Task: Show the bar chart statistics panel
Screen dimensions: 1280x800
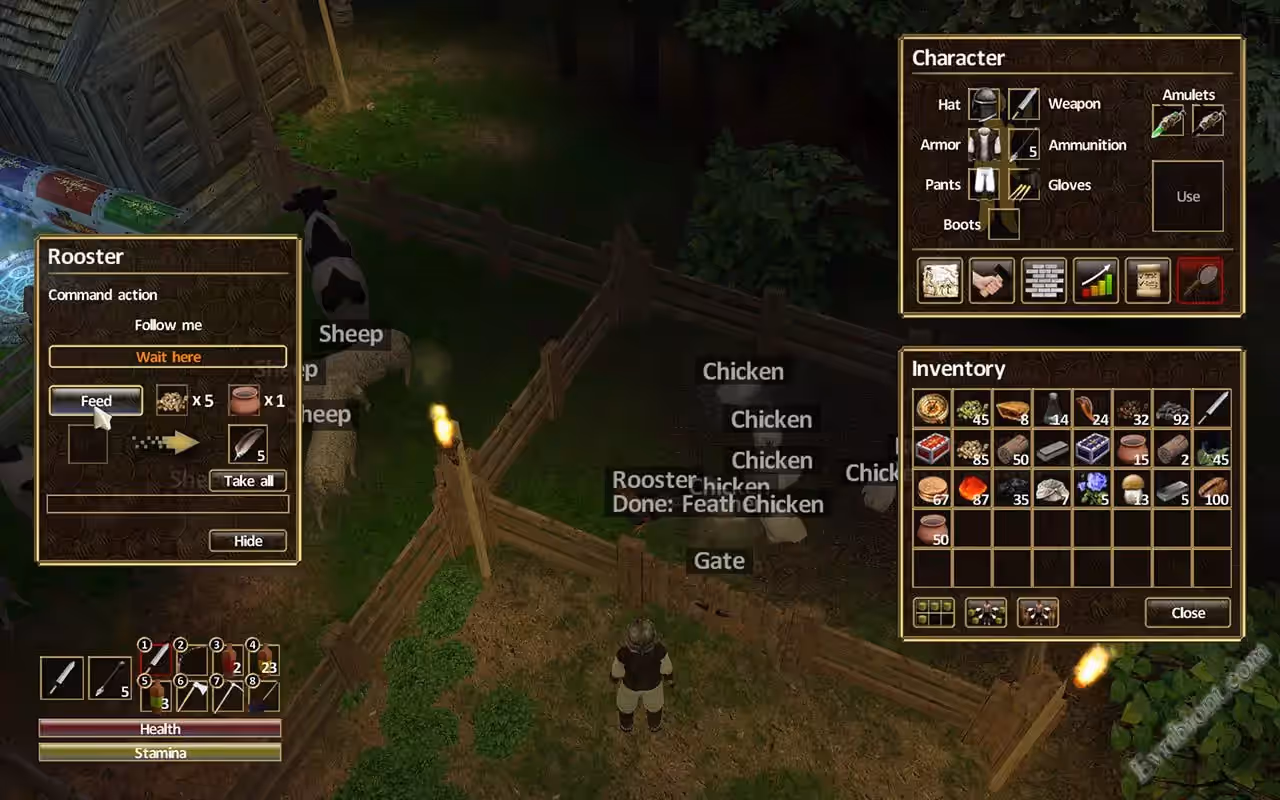Action: click(x=1096, y=280)
